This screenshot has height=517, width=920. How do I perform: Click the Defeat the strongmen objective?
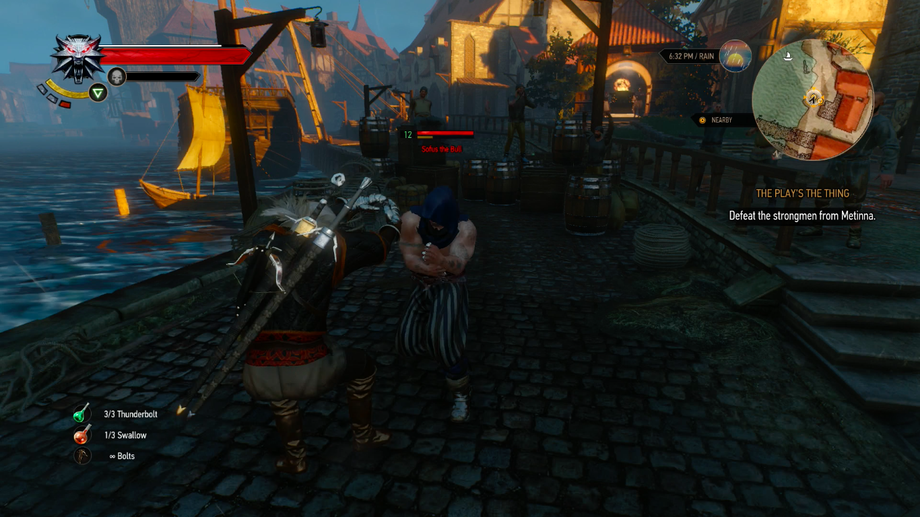click(802, 215)
